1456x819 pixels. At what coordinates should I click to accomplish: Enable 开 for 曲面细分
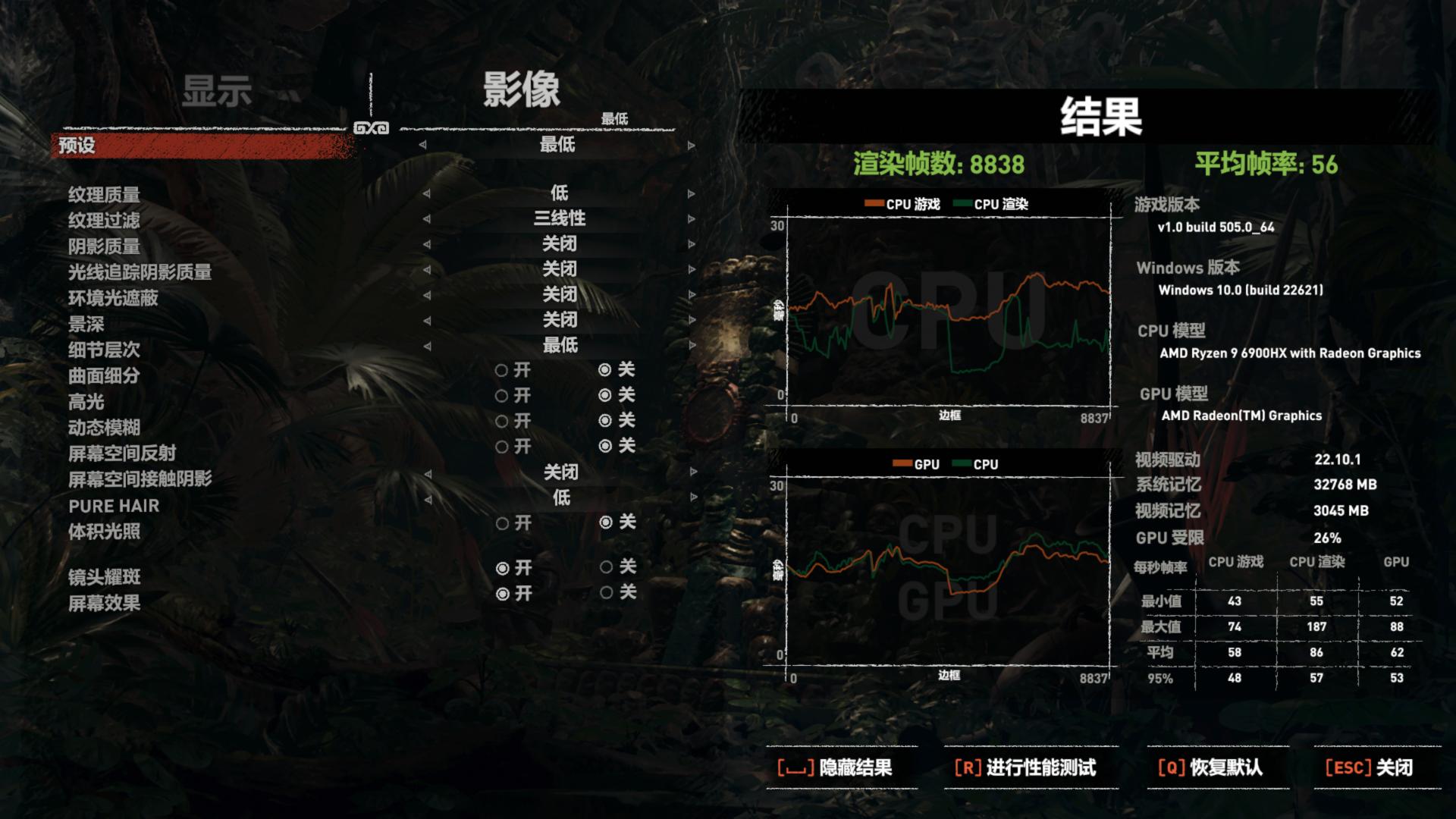pyautogui.click(x=501, y=371)
